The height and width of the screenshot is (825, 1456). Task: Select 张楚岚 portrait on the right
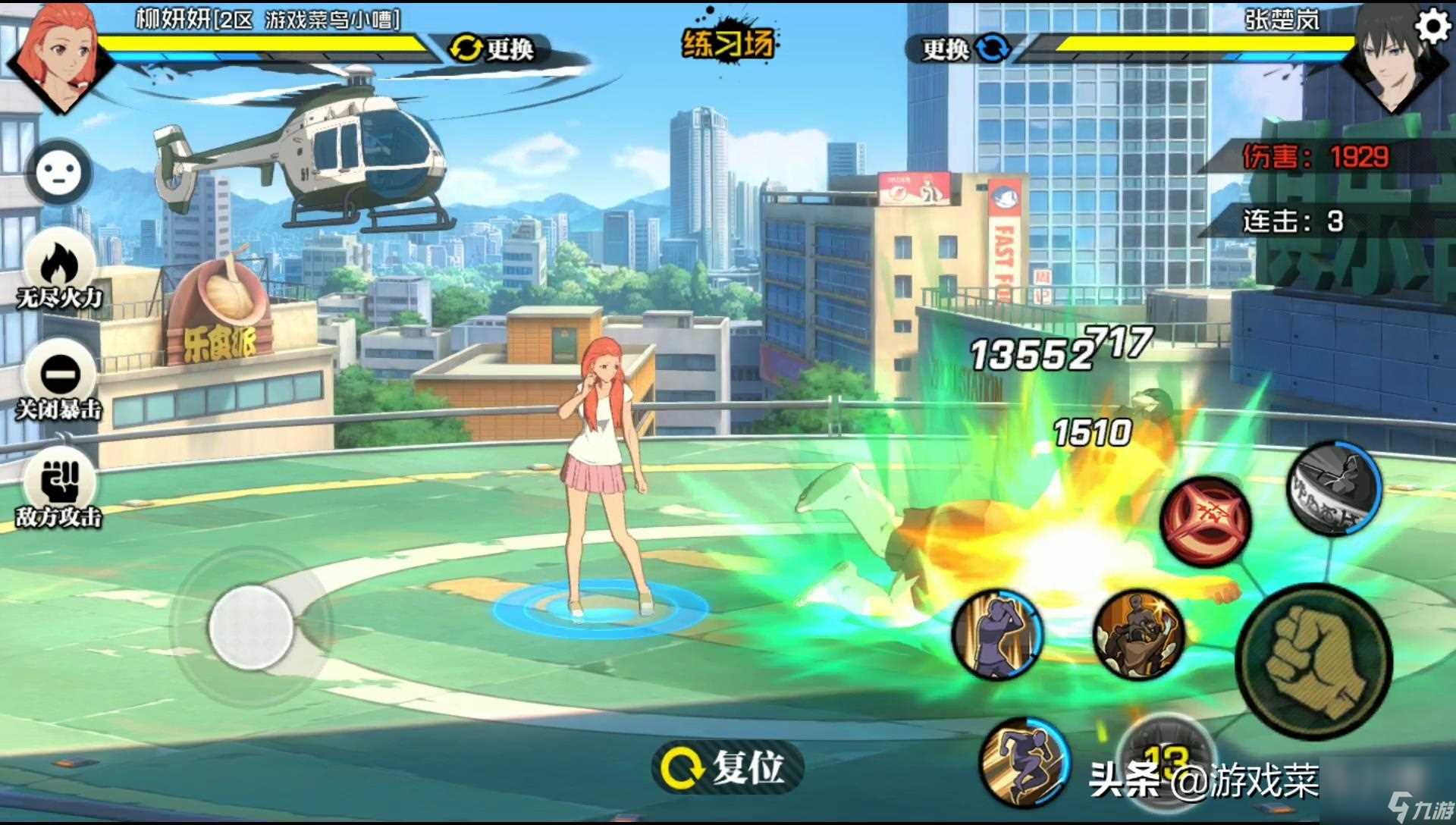[1392, 57]
